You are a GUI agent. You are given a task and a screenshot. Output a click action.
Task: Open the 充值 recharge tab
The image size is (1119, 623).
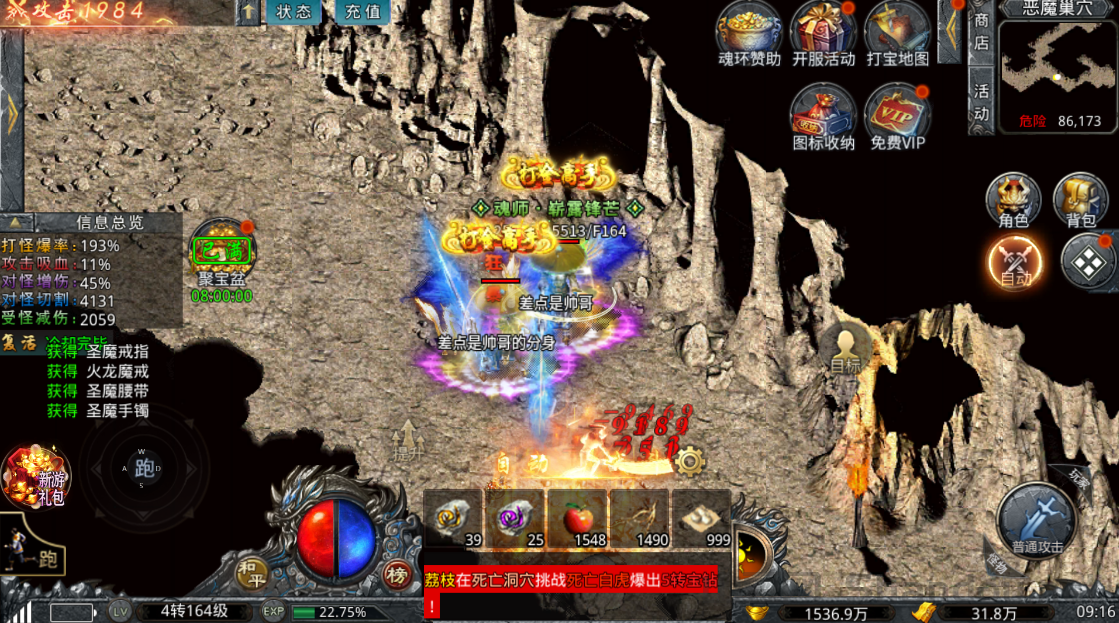pos(362,13)
